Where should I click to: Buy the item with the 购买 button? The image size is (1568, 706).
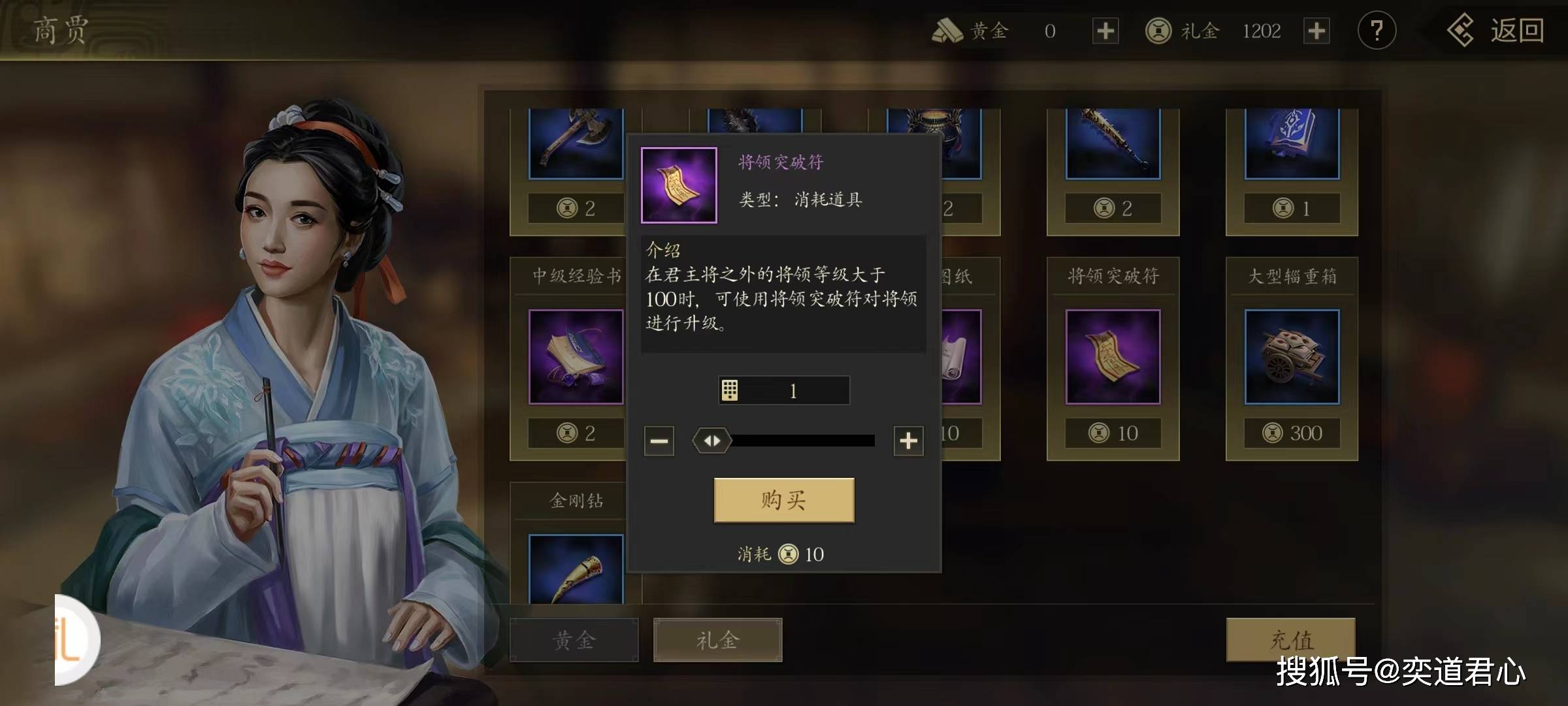pyautogui.click(x=783, y=500)
